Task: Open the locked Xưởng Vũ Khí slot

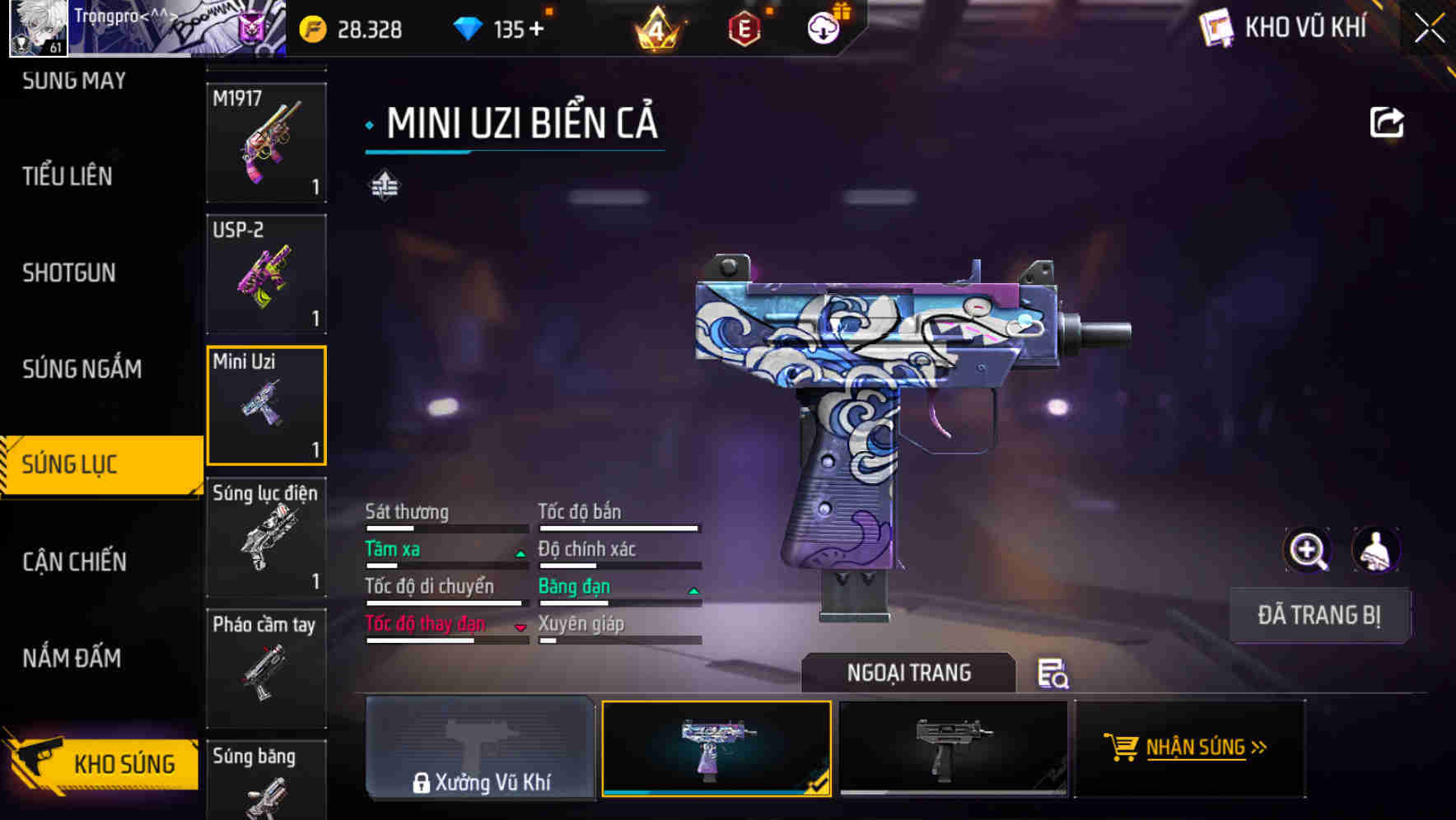Action: click(480, 748)
